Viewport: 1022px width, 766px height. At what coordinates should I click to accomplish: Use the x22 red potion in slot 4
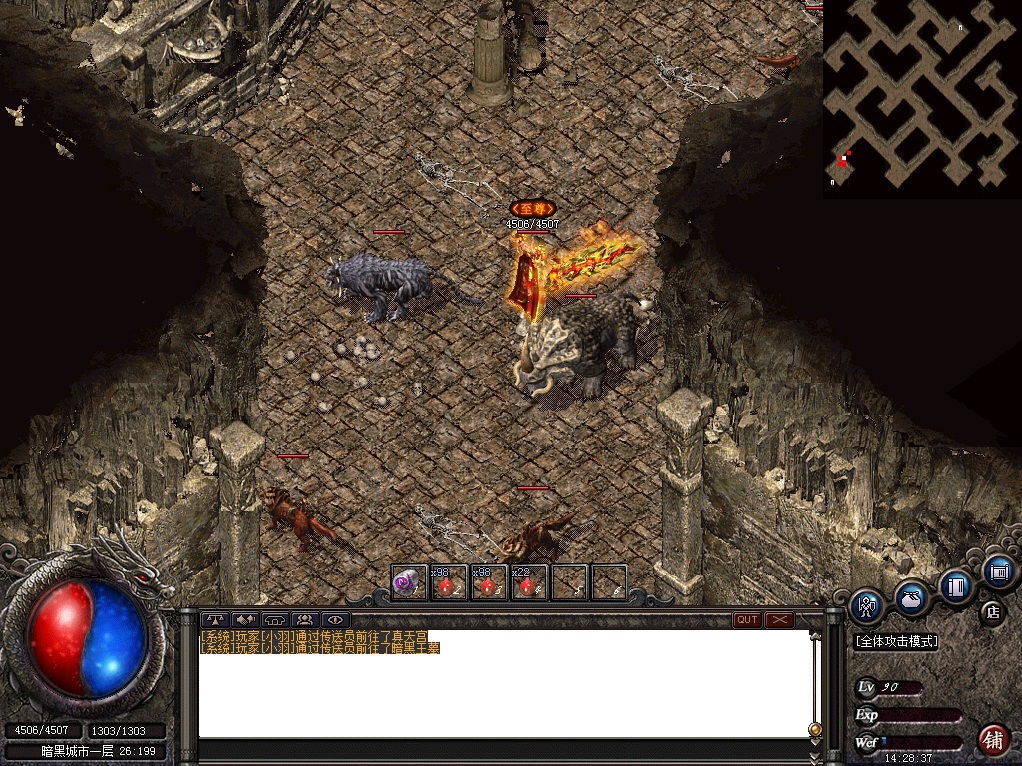[x=529, y=582]
